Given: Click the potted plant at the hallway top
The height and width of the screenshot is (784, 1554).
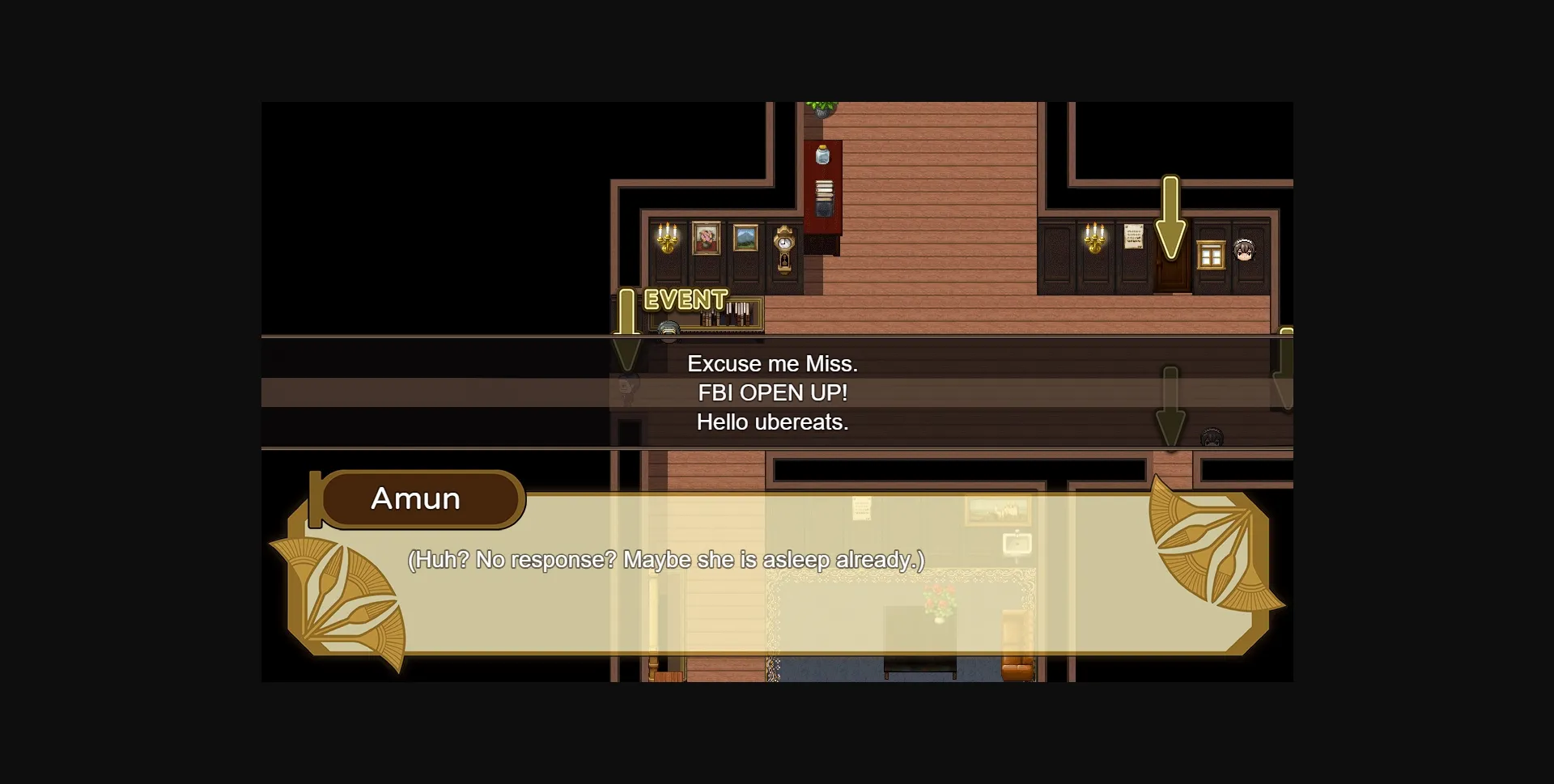Looking at the screenshot, I should pos(822,108).
